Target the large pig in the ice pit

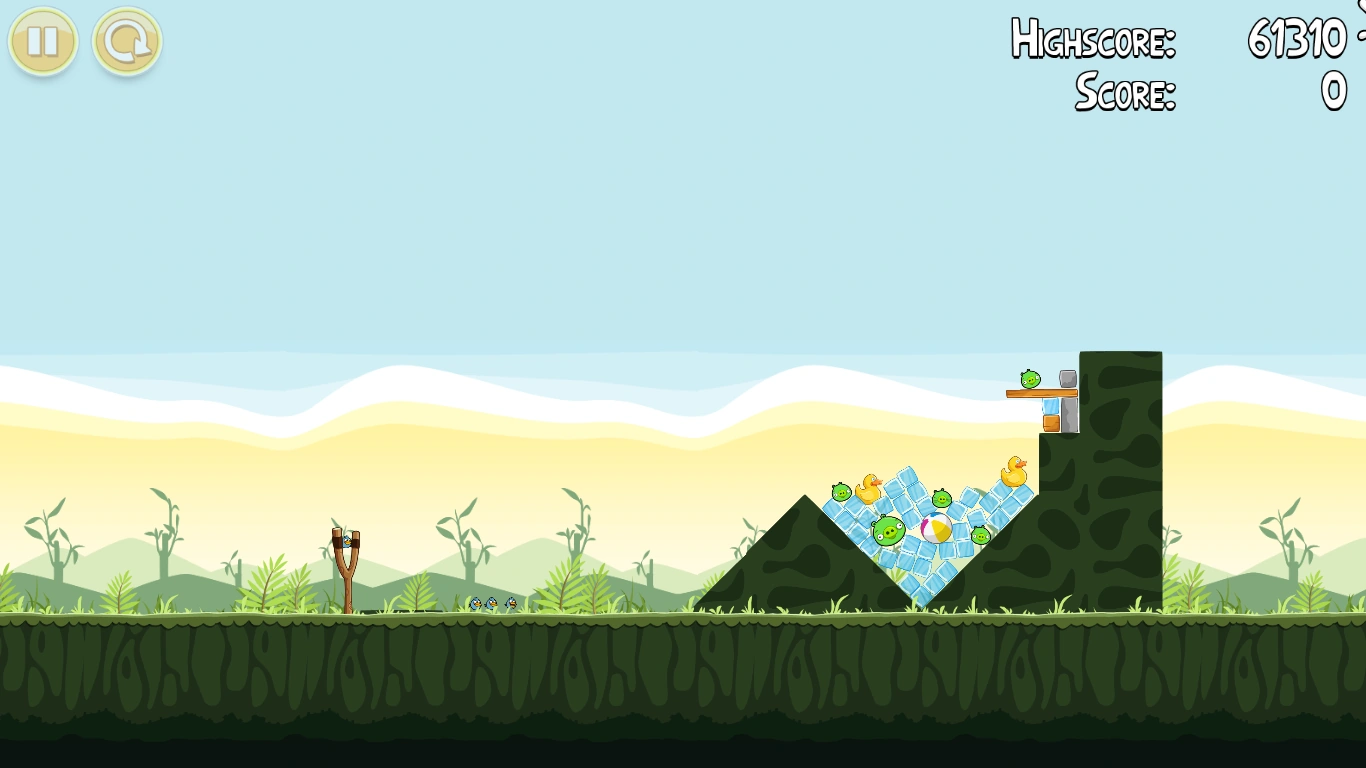[x=889, y=530]
